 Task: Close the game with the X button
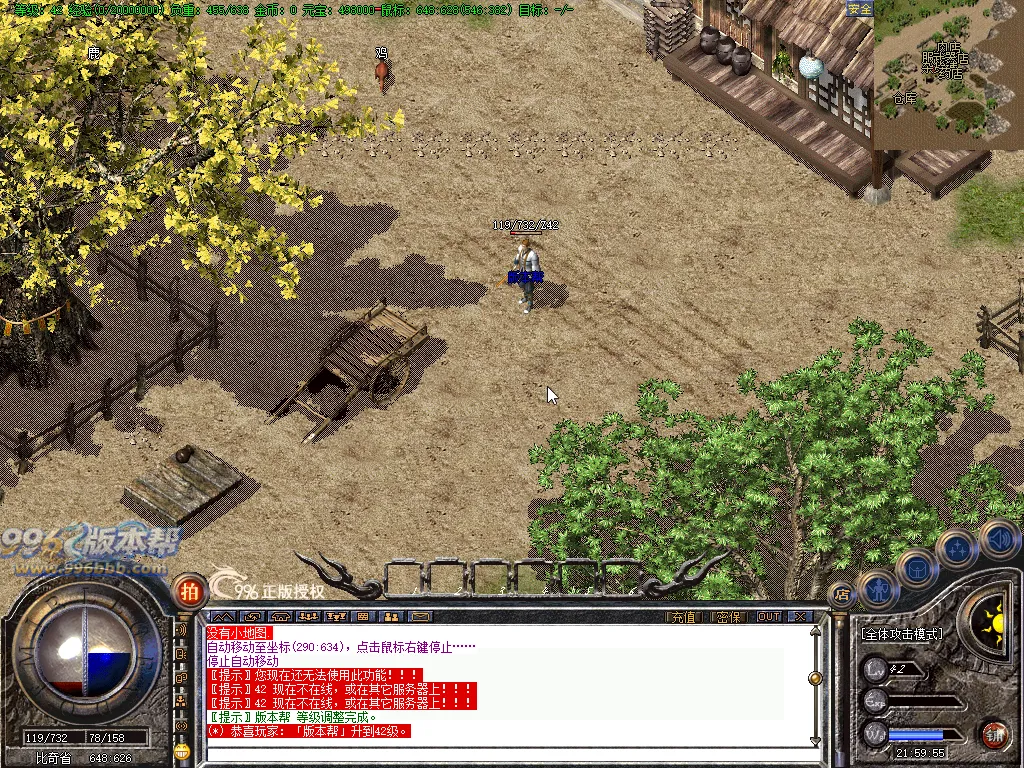[x=800, y=617]
